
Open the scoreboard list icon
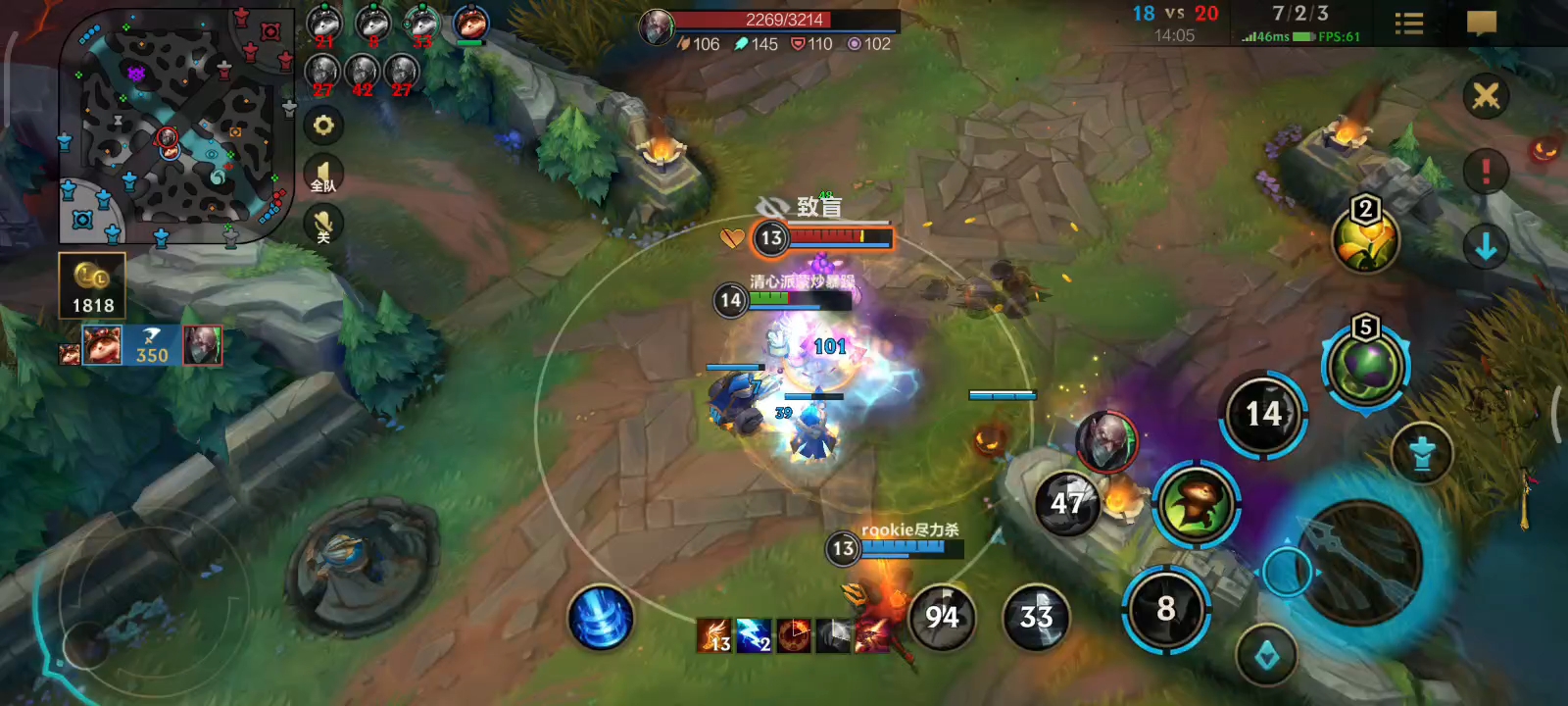pos(1408,24)
